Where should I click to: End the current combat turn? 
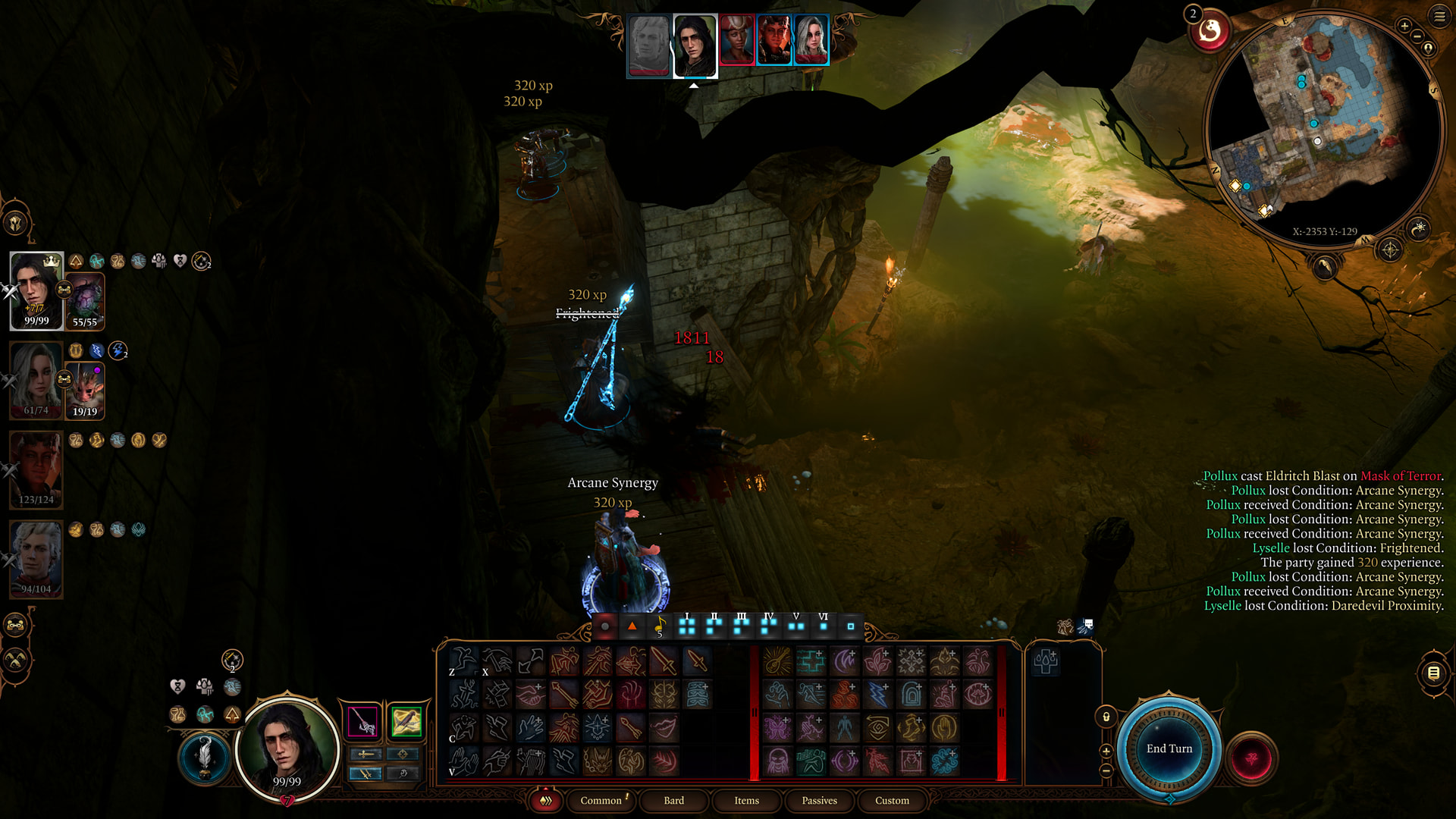(1169, 748)
